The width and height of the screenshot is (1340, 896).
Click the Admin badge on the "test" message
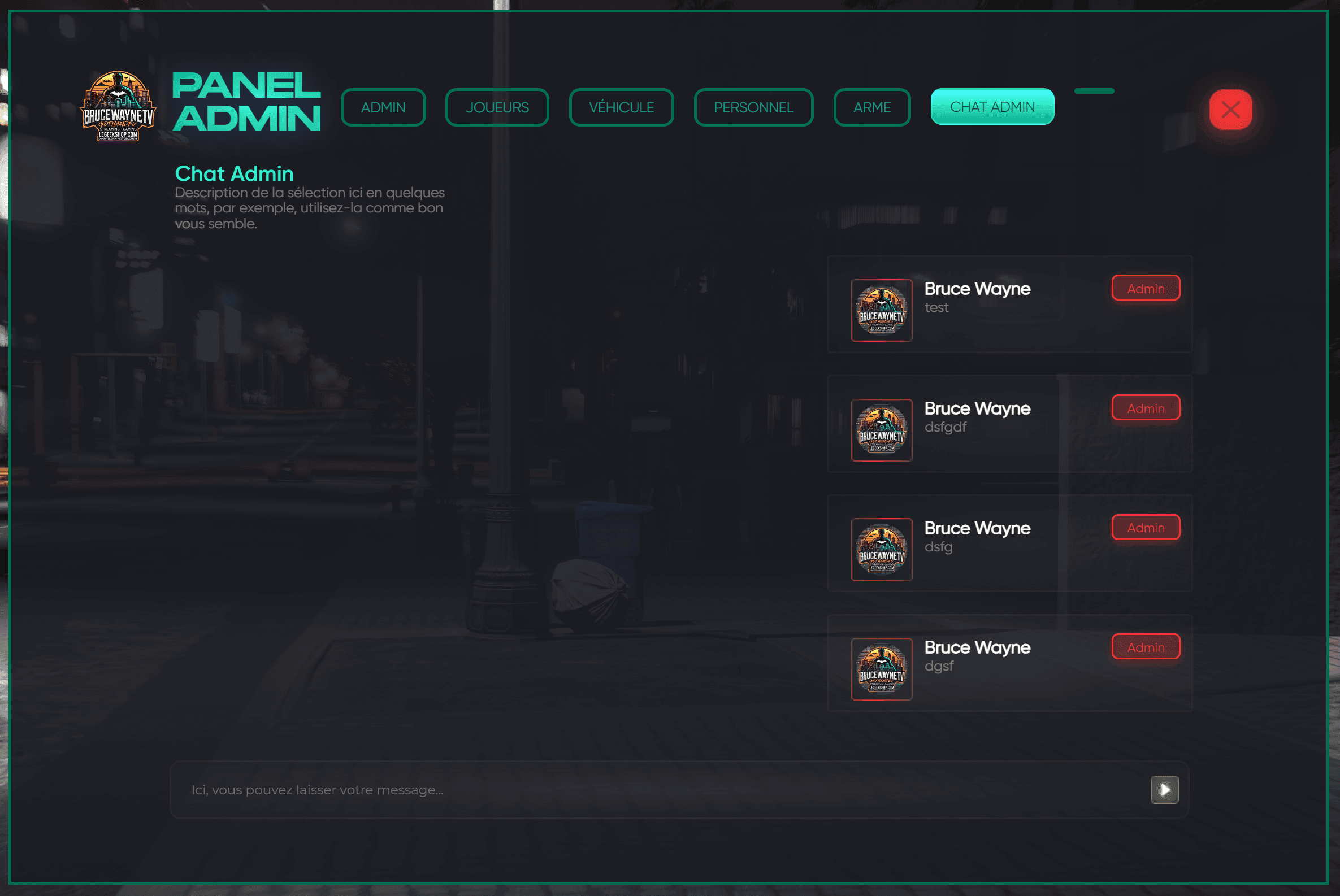[1146, 289]
